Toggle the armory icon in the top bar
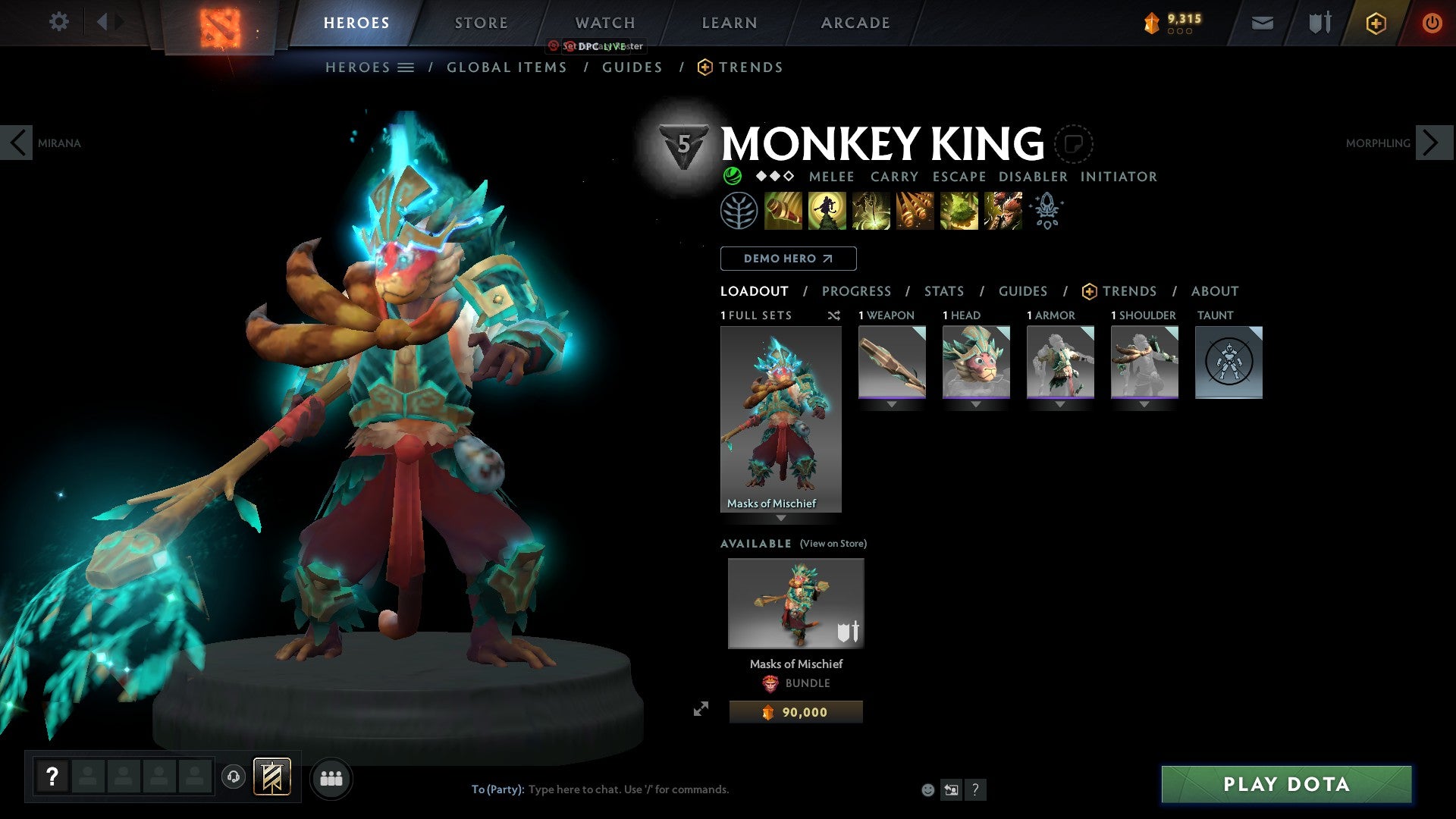The image size is (1456, 819). coord(1319,23)
